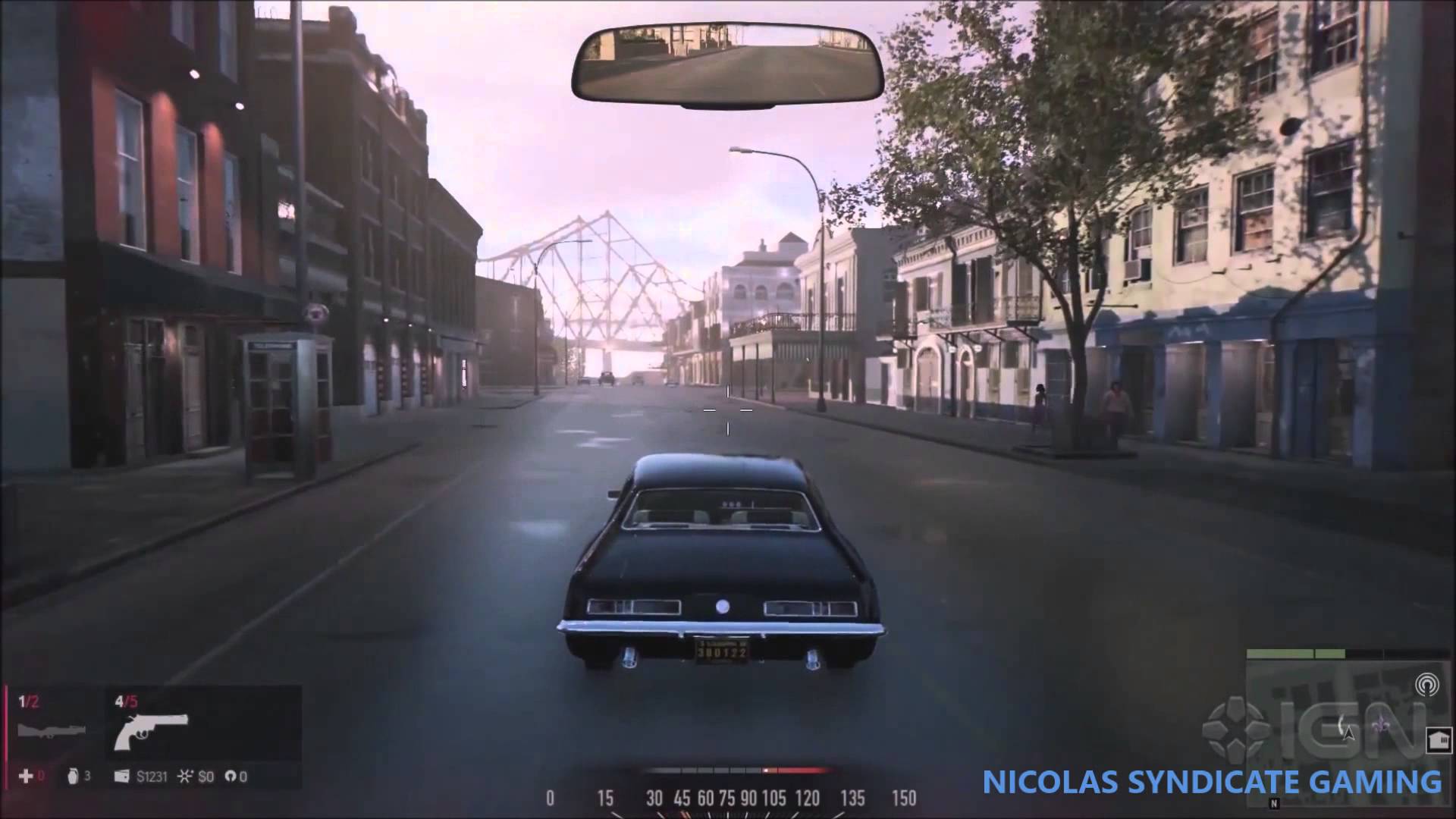Select the shotgun in weapon slot 1/2
Viewport: 1456px width, 819px height.
tap(52, 730)
